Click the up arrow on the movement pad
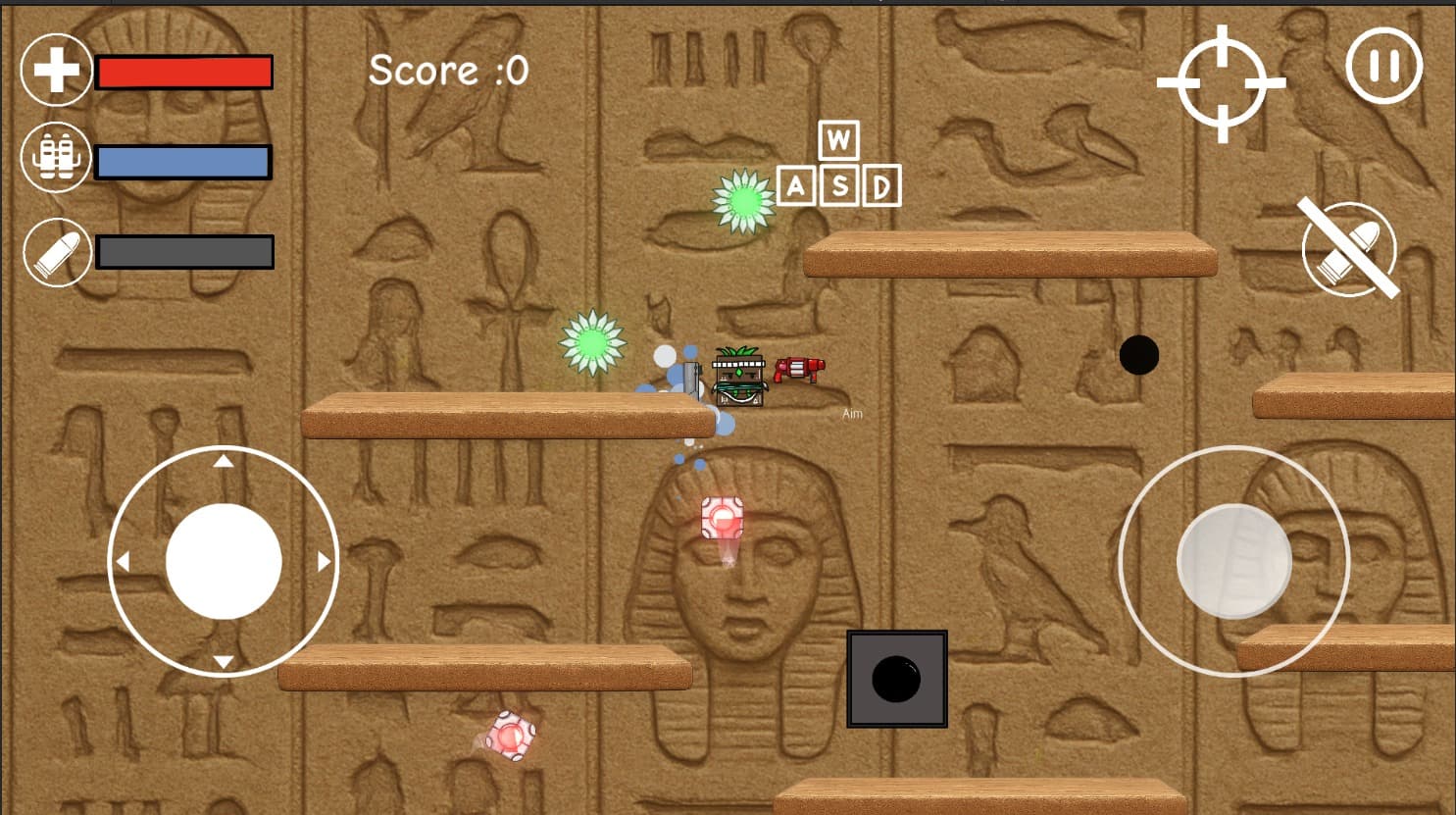 tap(226, 461)
